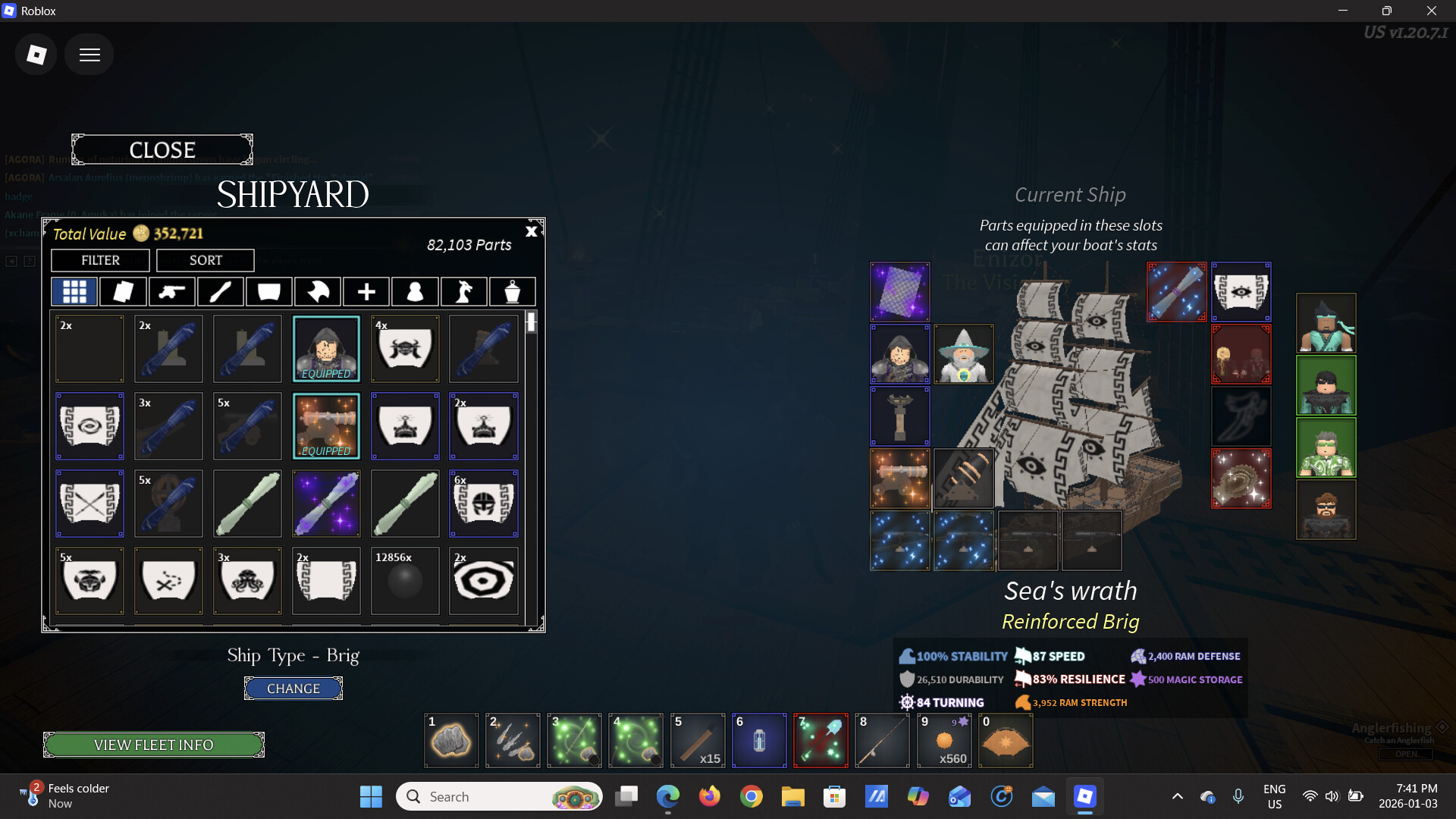Select the eye sail slot on current ship
1456x819 pixels.
tap(1241, 292)
